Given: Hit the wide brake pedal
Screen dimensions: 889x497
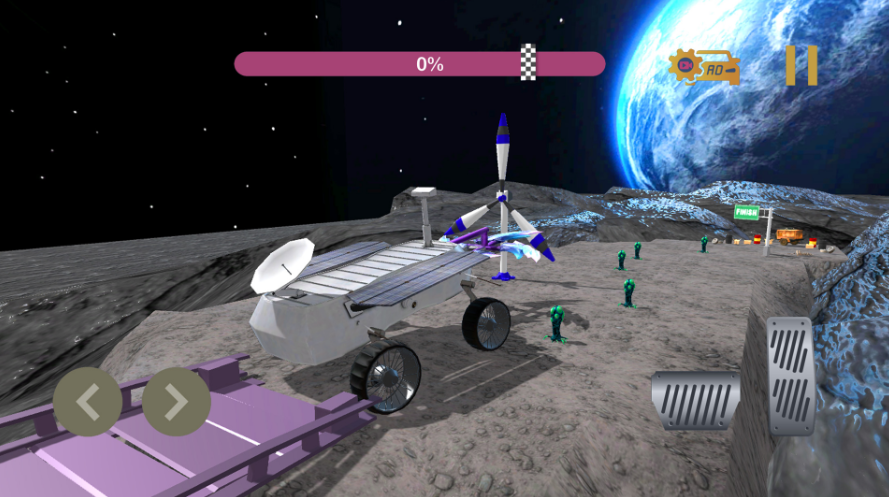Looking at the screenshot, I should click(695, 400).
